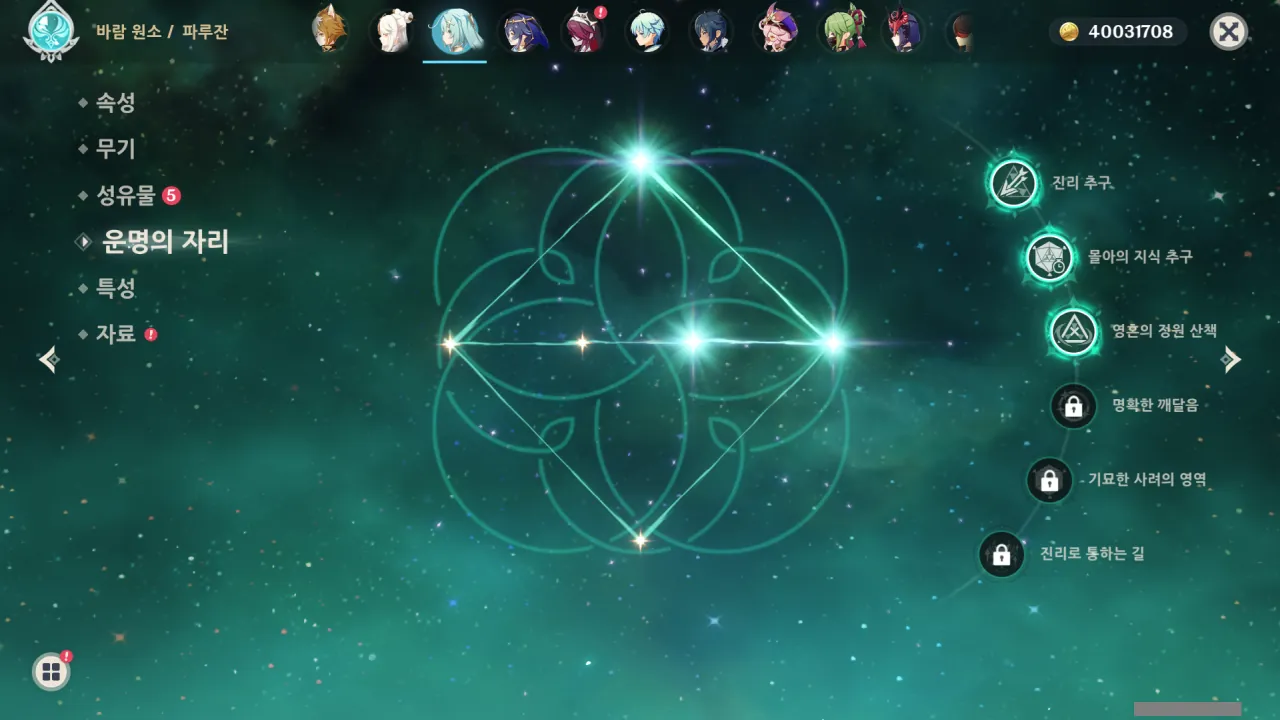Inspect the locked 기묘한 사려의 영역 constellation

(x=1049, y=480)
